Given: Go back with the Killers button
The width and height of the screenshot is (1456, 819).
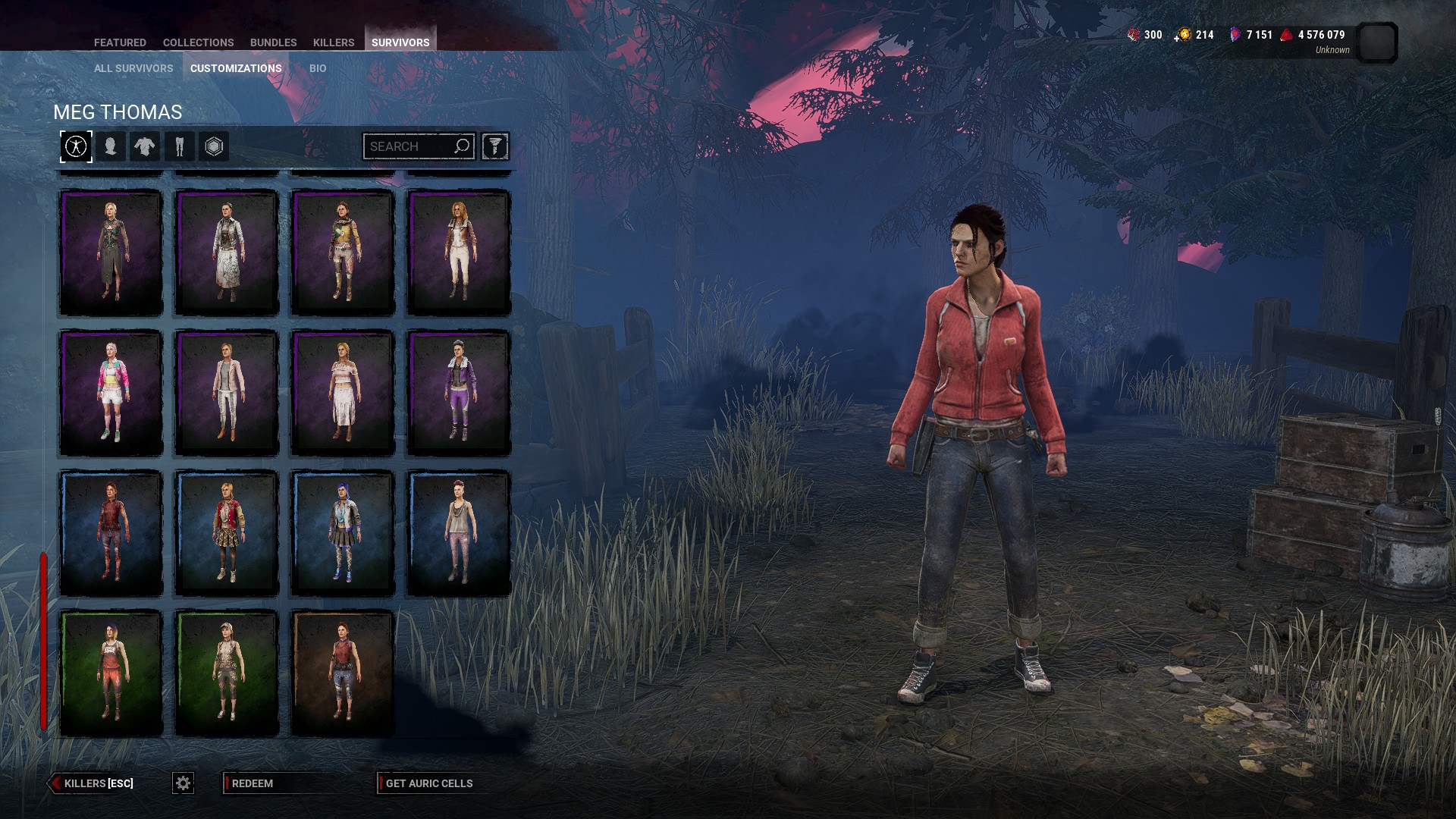Looking at the screenshot, I should coord(92,783).
